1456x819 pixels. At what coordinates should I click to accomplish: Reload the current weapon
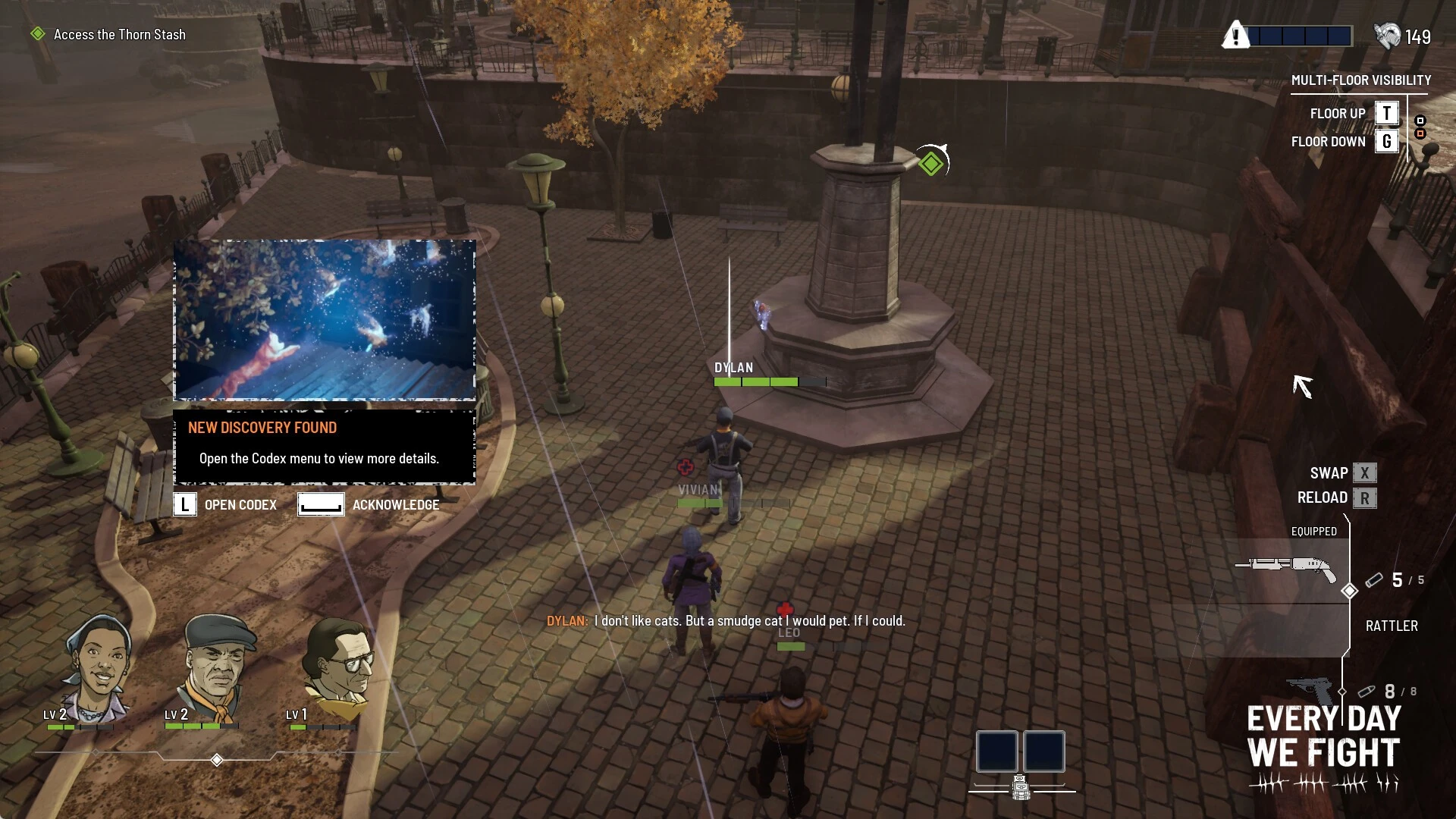[x=1364, y=498]
